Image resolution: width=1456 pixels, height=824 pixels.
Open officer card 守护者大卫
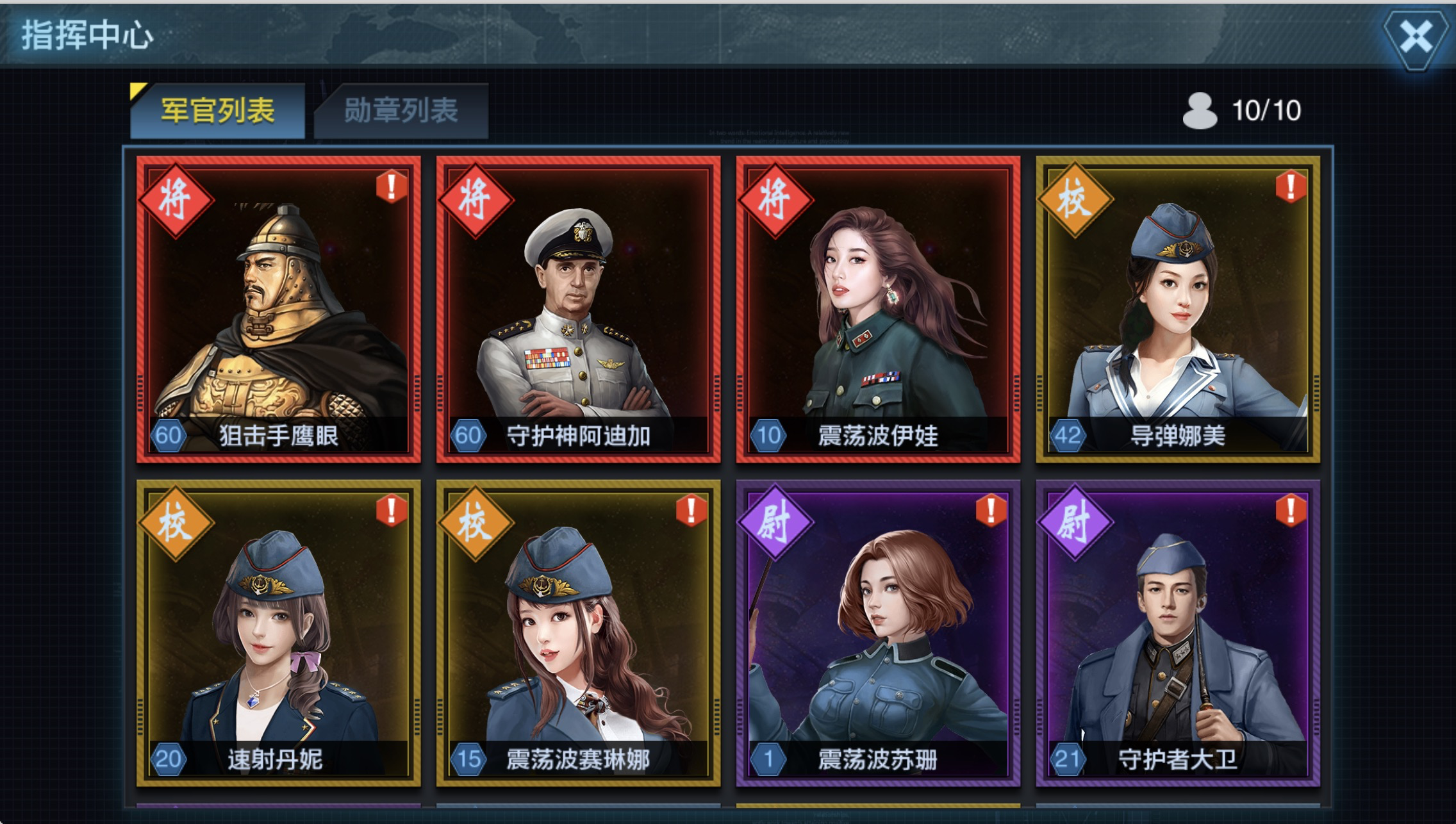[x=1178, y=633]
